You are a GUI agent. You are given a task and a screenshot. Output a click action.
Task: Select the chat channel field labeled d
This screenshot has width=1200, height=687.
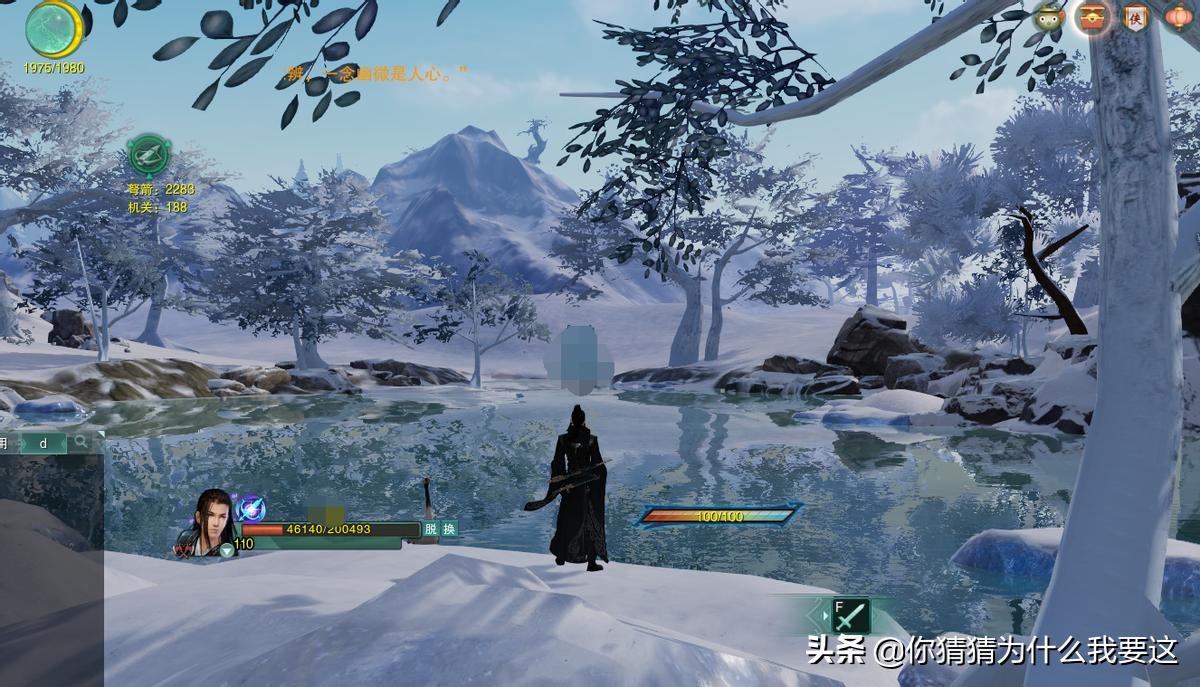pyautogui.click(x=43, y=442)
